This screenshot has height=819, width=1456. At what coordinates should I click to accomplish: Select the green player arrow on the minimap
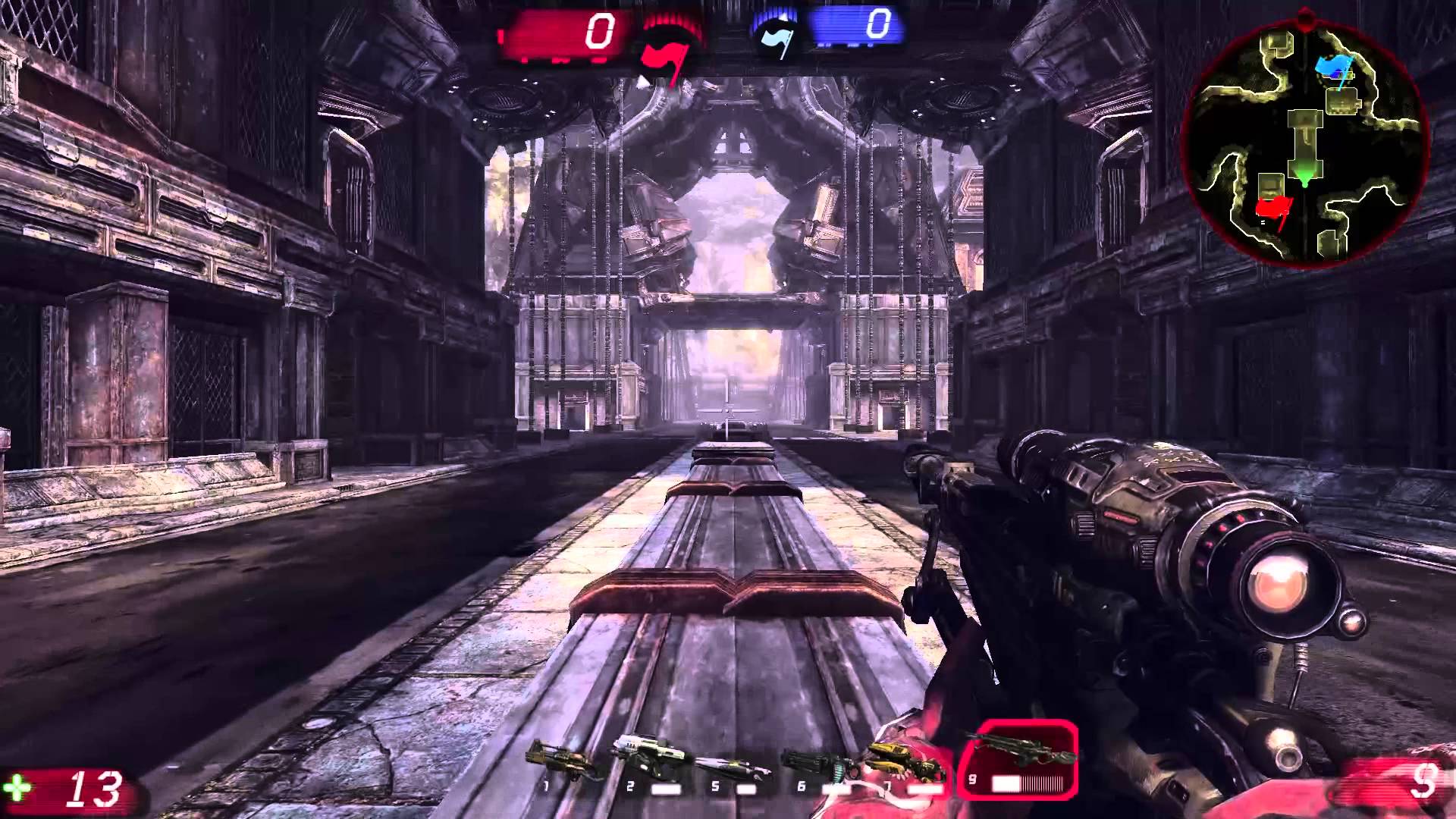[1304, 179]
